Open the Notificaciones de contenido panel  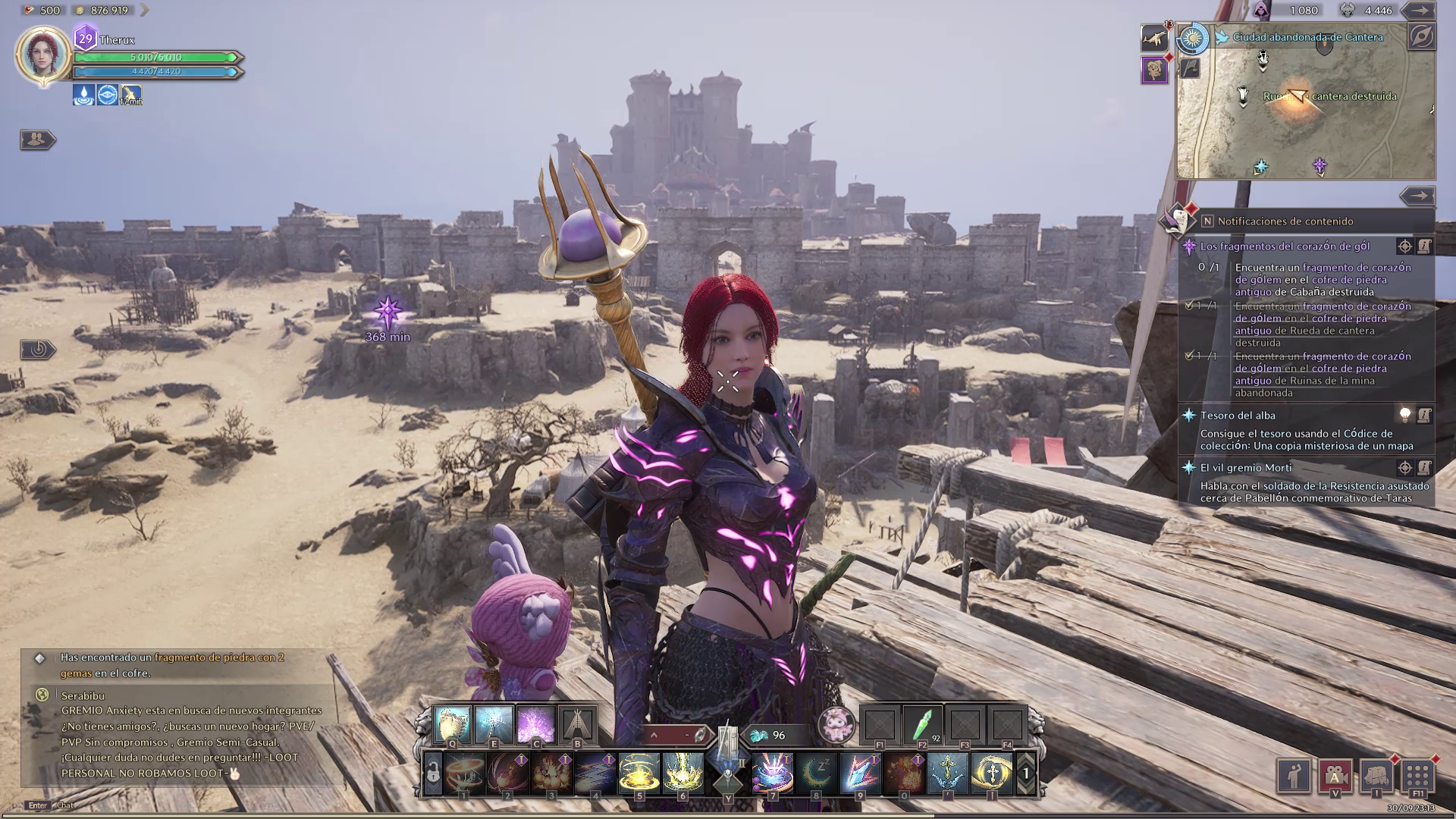[x=1285, y=221]
